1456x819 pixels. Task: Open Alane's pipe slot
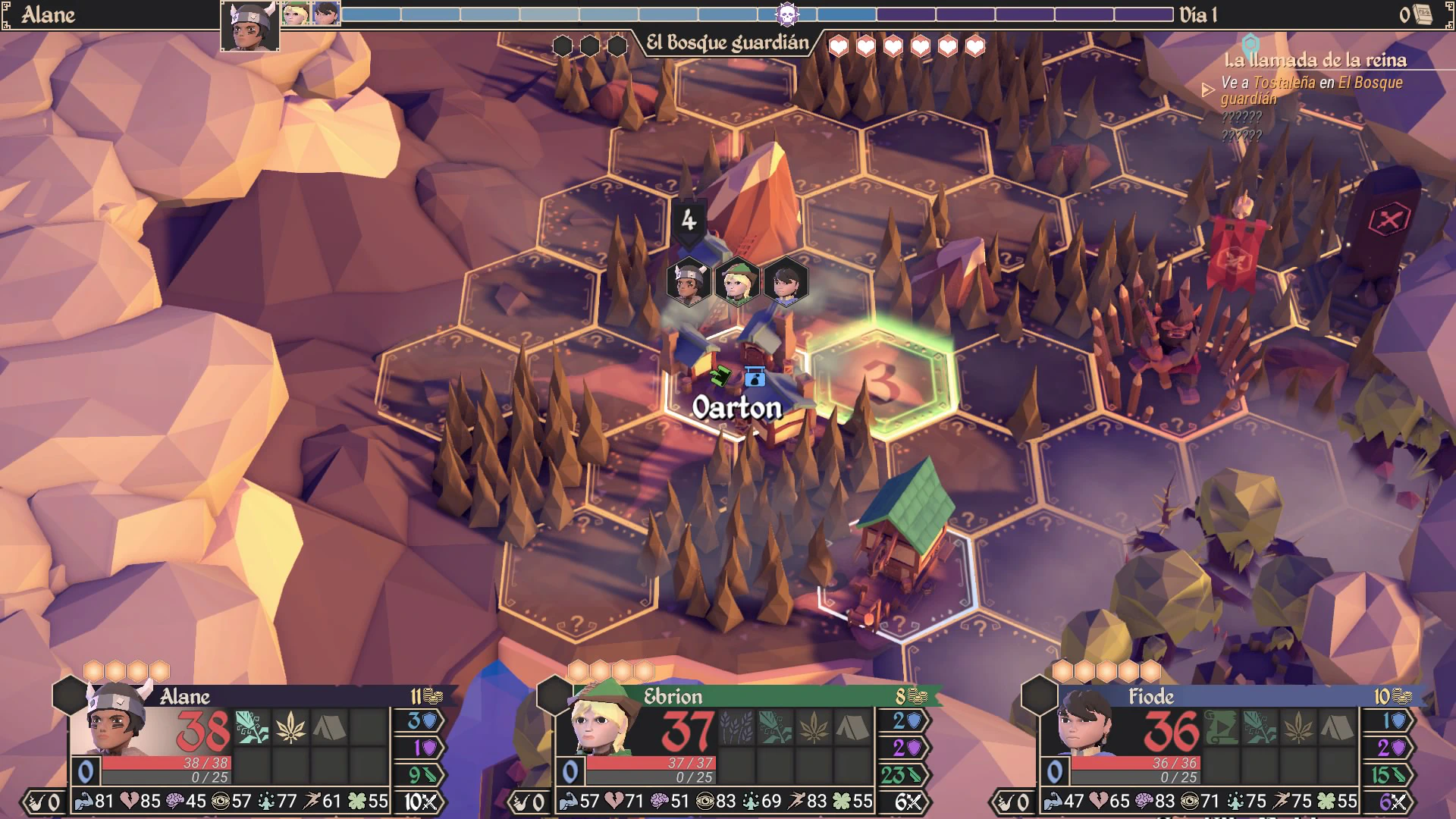(x=44, y=802)
